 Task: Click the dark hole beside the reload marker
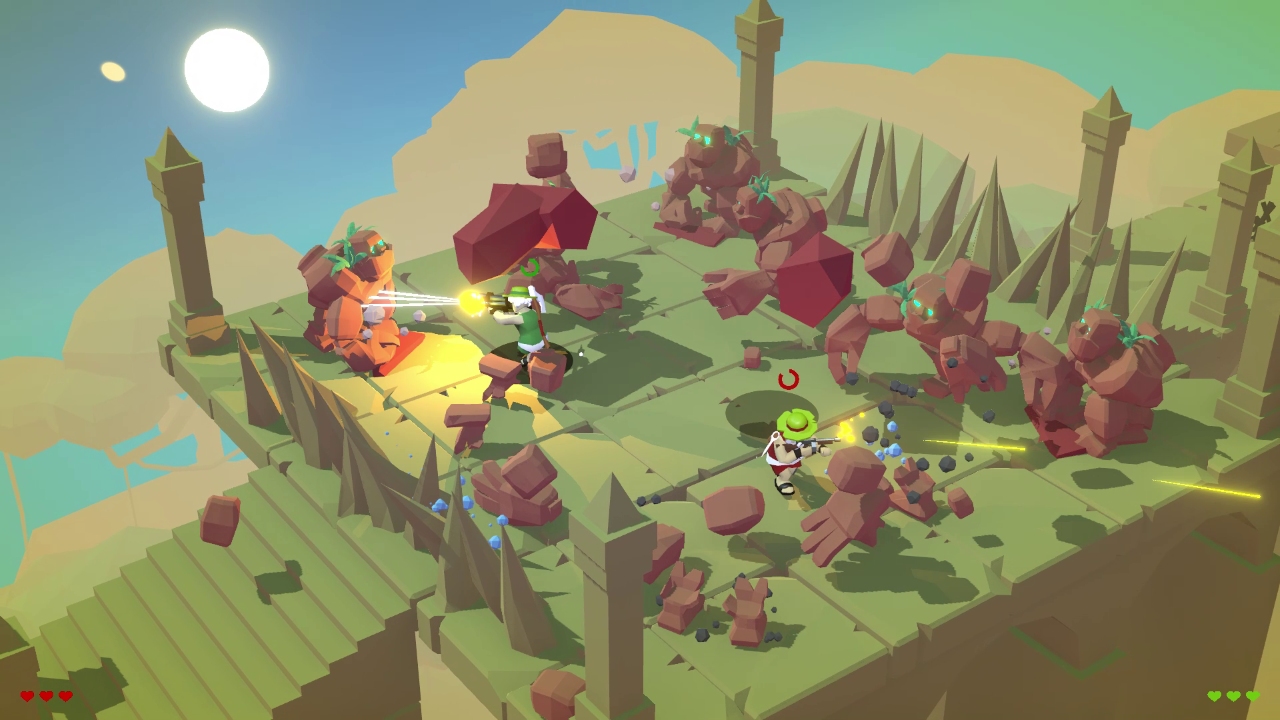(x=755, y=410)
